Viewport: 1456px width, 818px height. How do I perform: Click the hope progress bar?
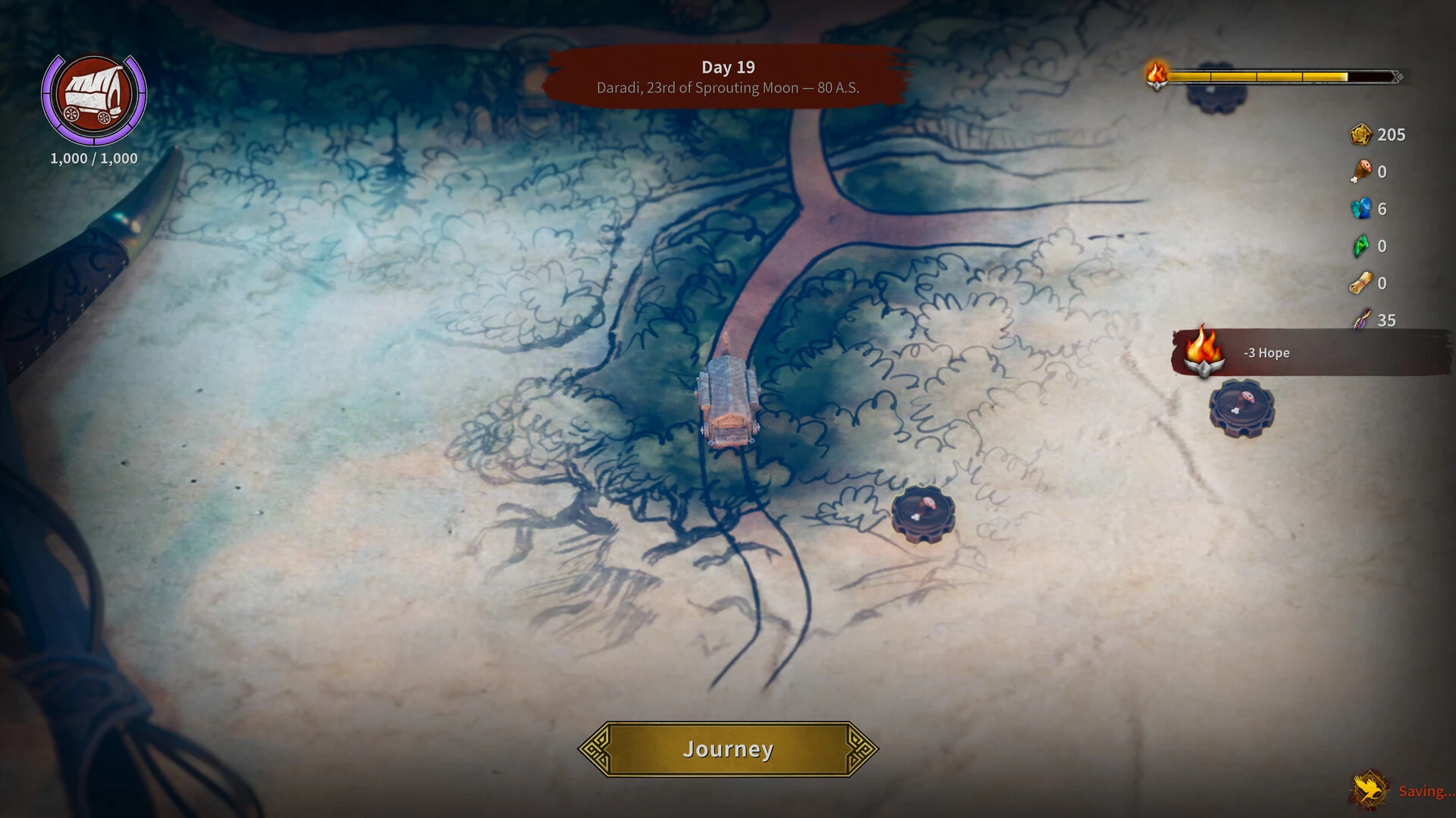[1282, 76]
